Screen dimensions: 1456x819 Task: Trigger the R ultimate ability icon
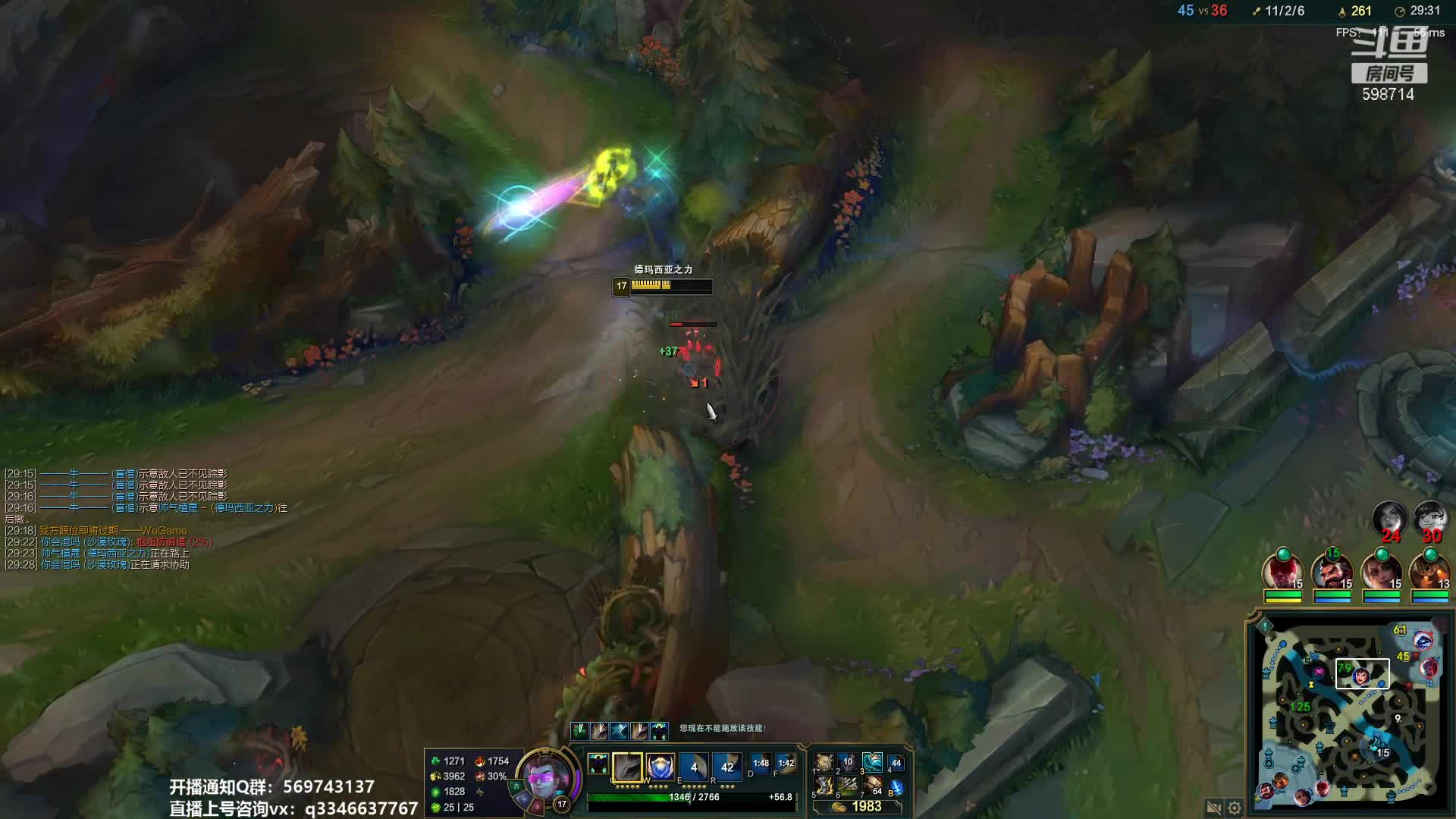726,767
